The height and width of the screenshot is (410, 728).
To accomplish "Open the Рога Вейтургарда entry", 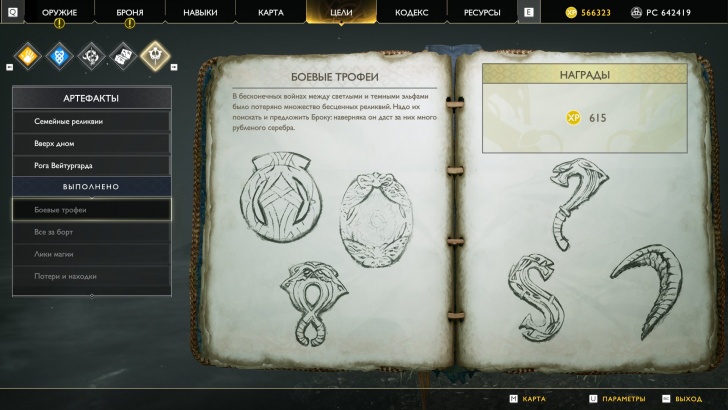I will coord(91,165).
